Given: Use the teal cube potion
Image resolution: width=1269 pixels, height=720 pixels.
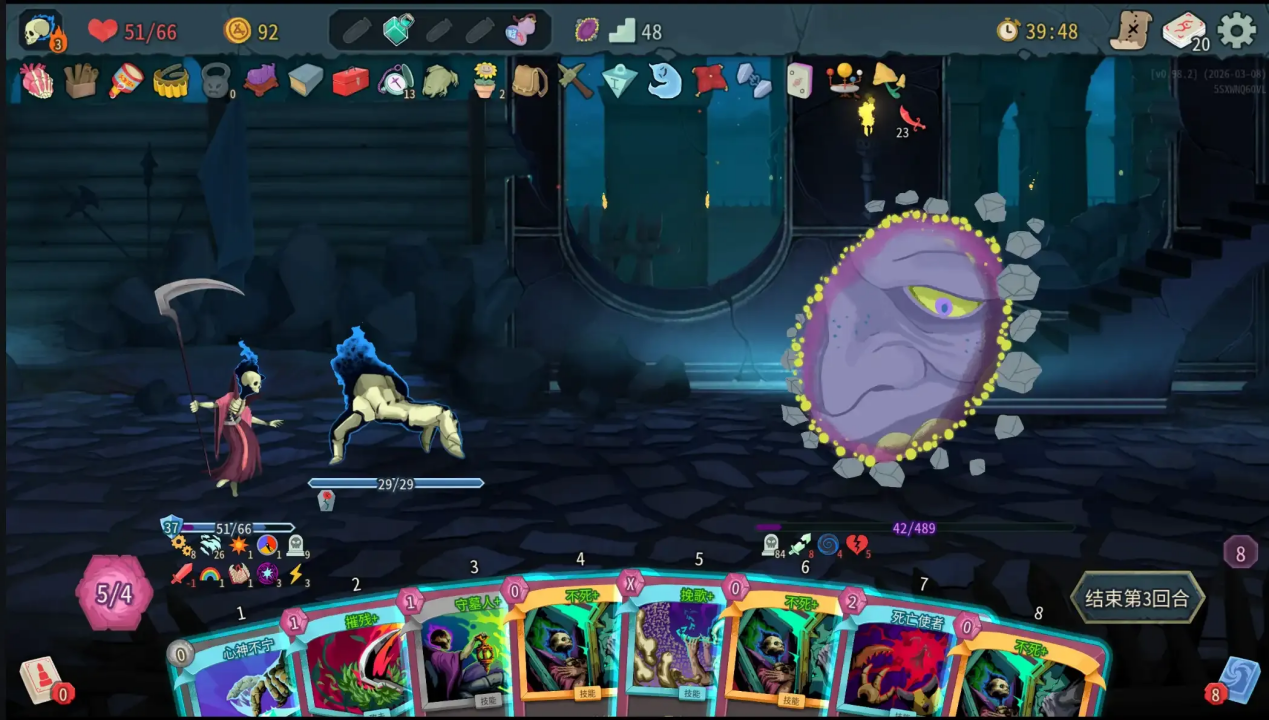Looking at the screenshot, I should pyautogui.click(x=398, y=30).
